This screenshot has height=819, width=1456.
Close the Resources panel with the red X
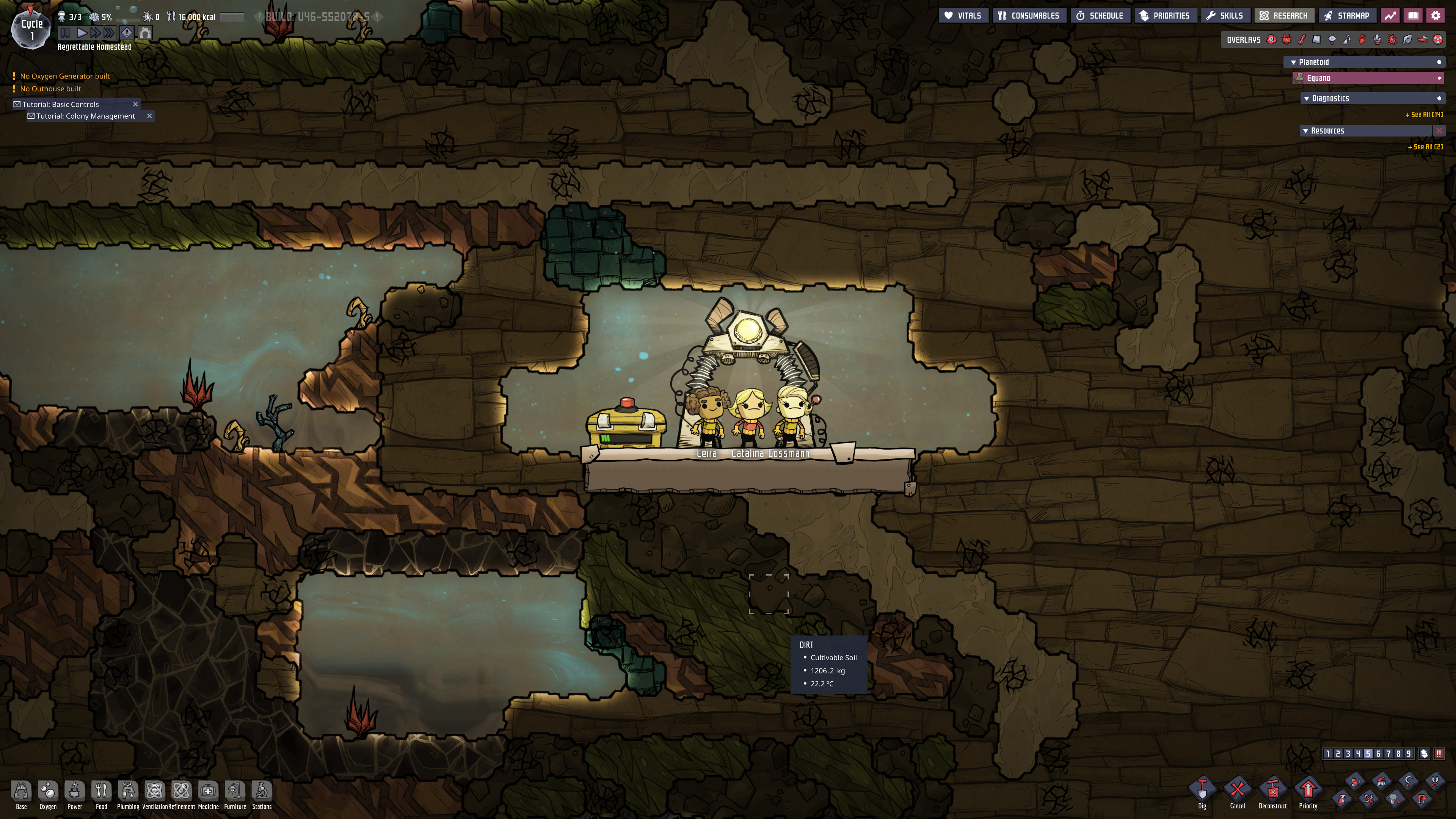(1439, 130)
